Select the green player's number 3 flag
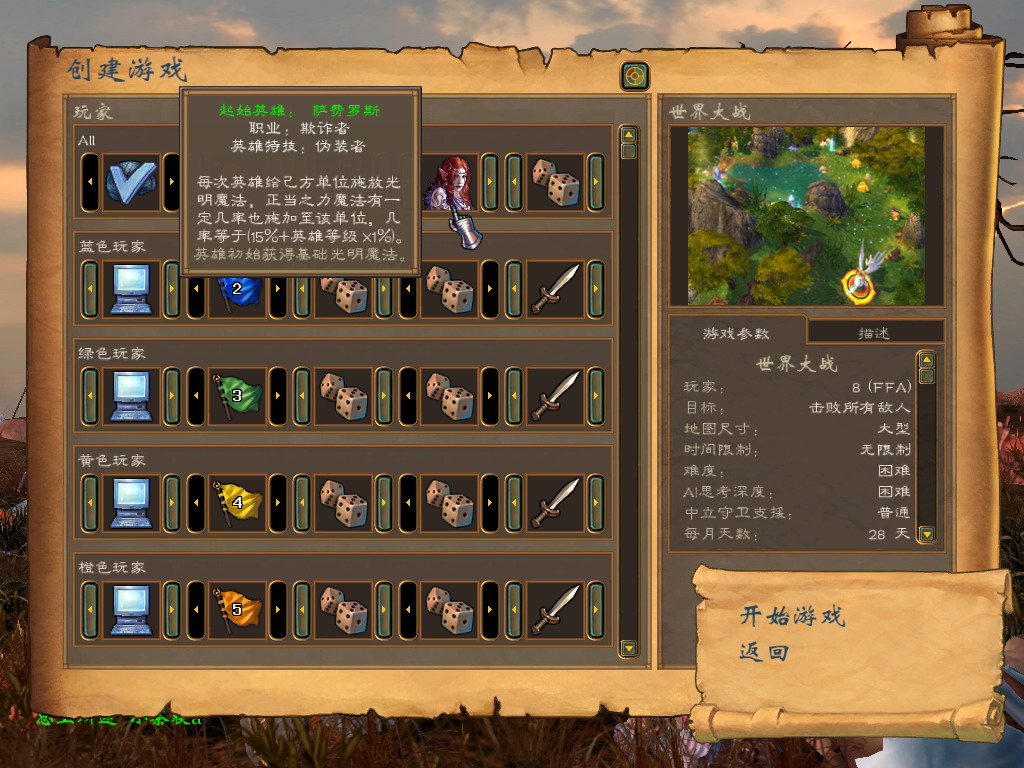 click(238, 395)
